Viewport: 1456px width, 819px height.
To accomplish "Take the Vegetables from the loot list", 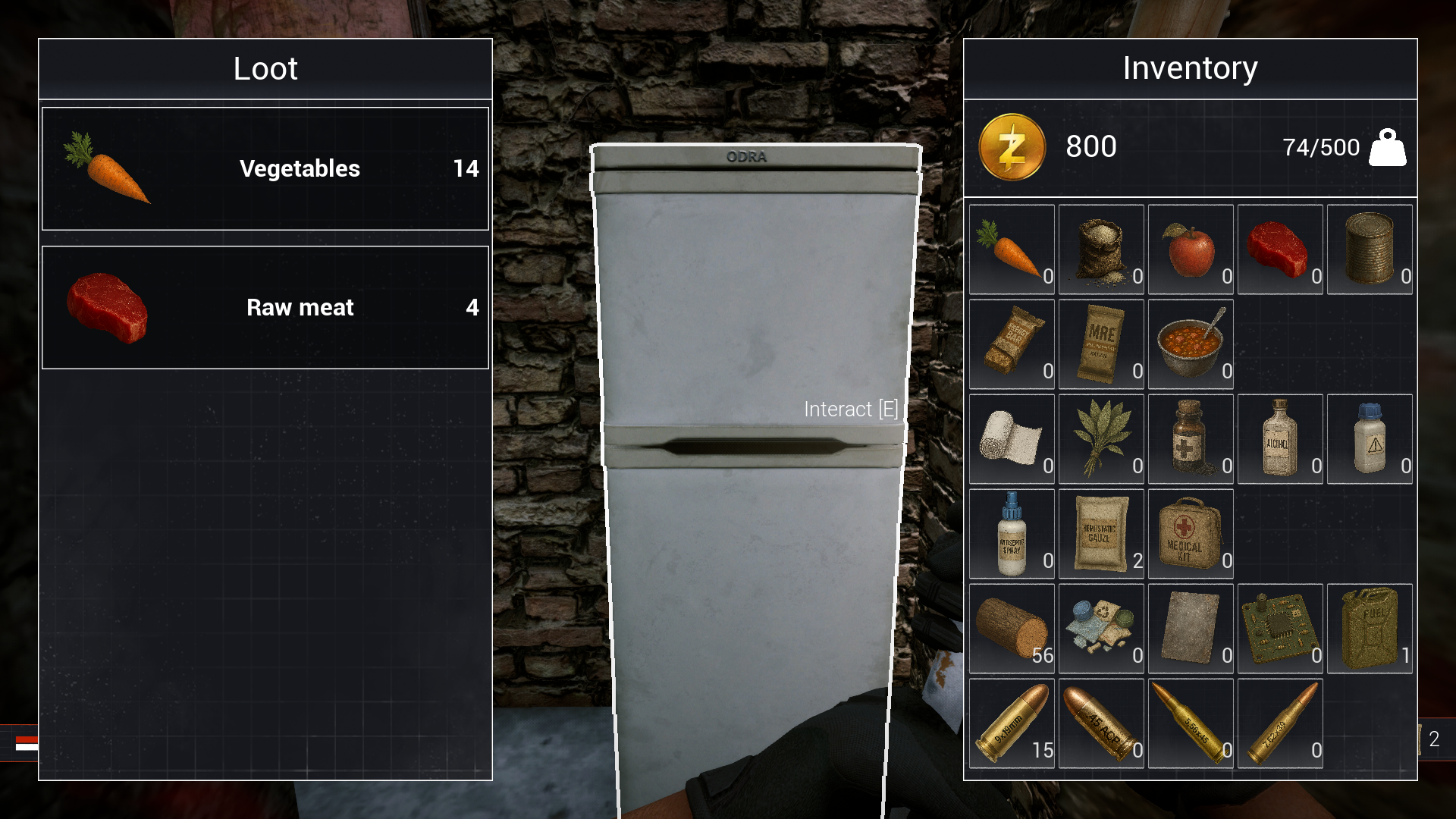I will [265, 168].
